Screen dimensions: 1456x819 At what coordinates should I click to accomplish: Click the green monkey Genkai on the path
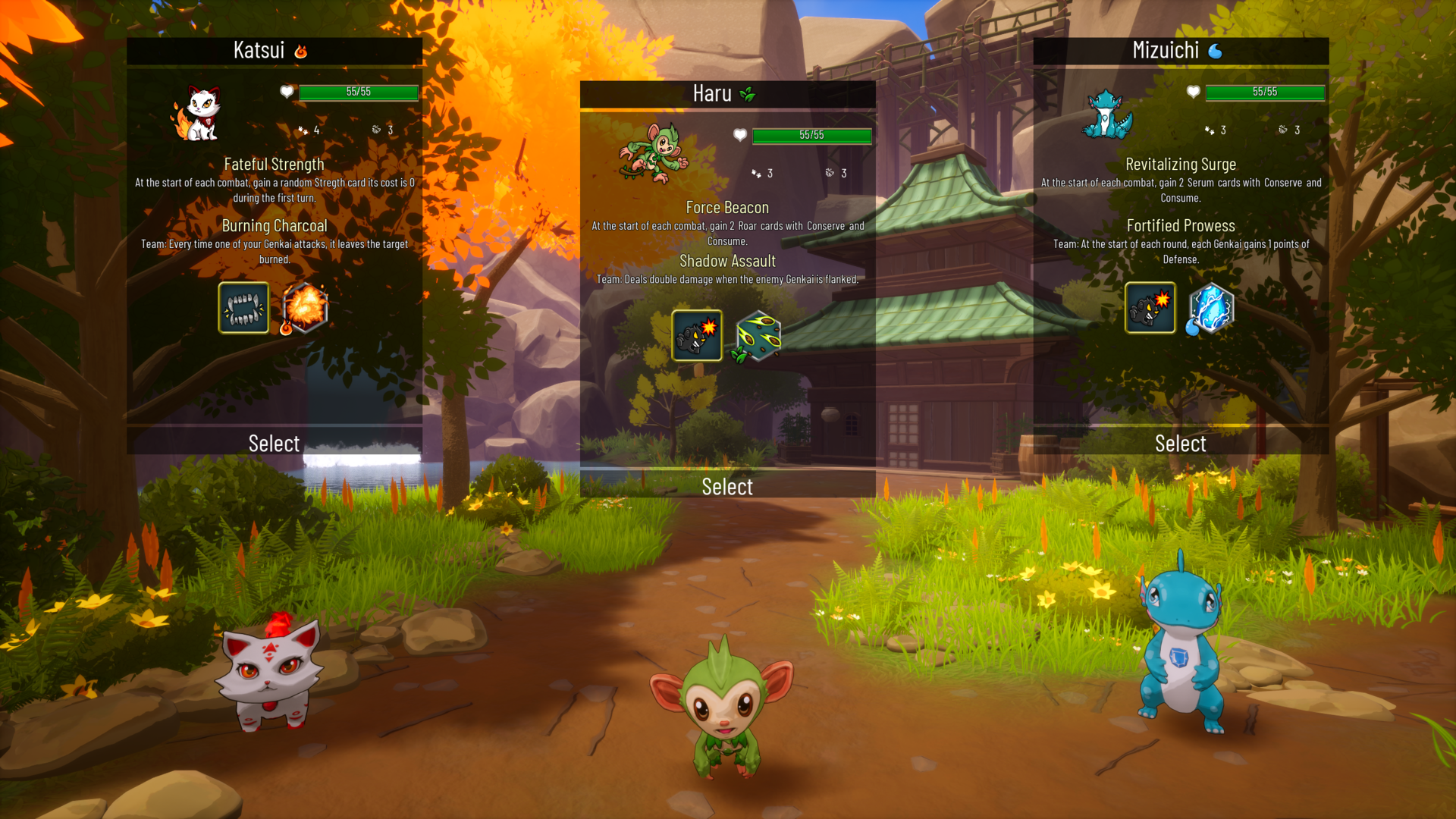point(722,713)
